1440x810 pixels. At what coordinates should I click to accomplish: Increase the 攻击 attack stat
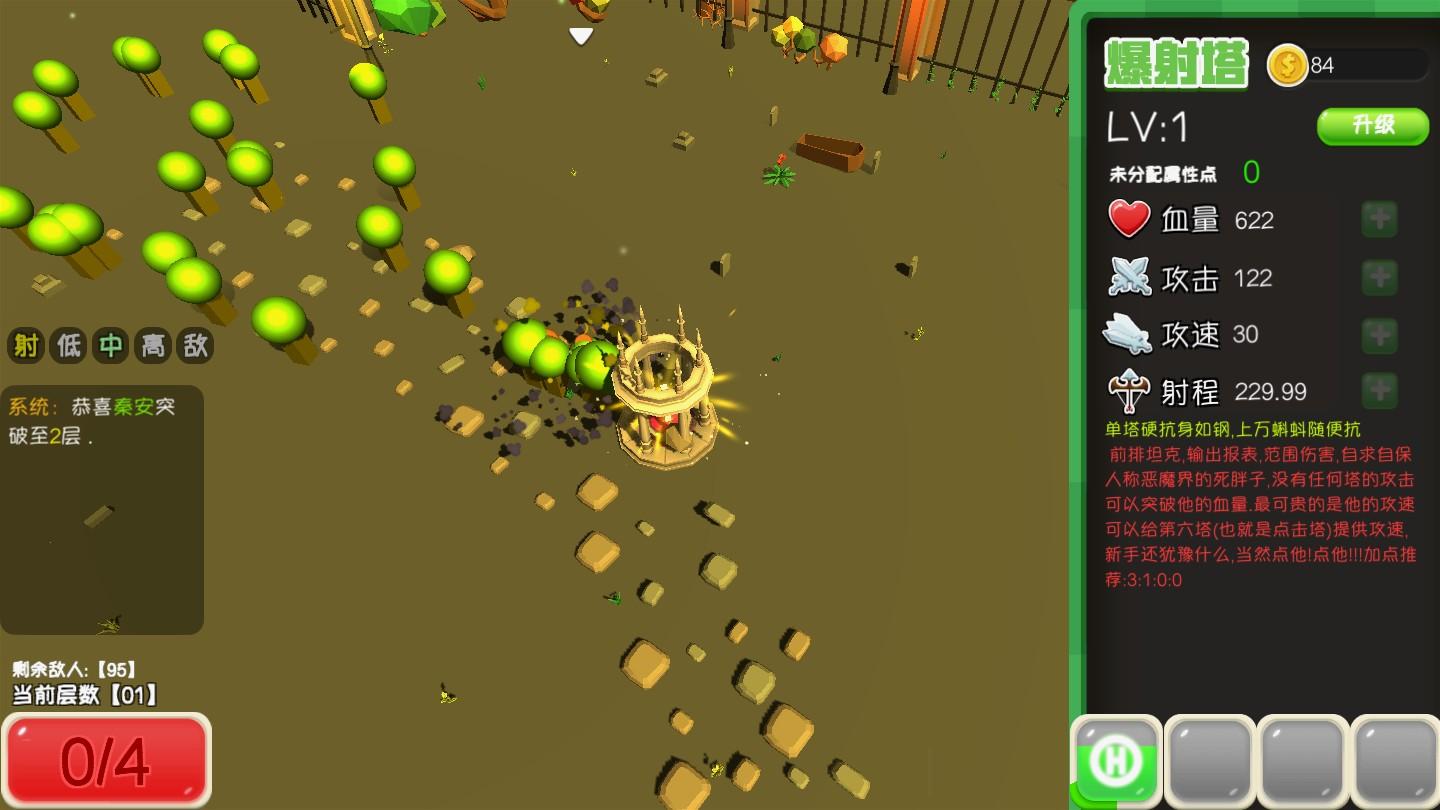[1379, 277]
